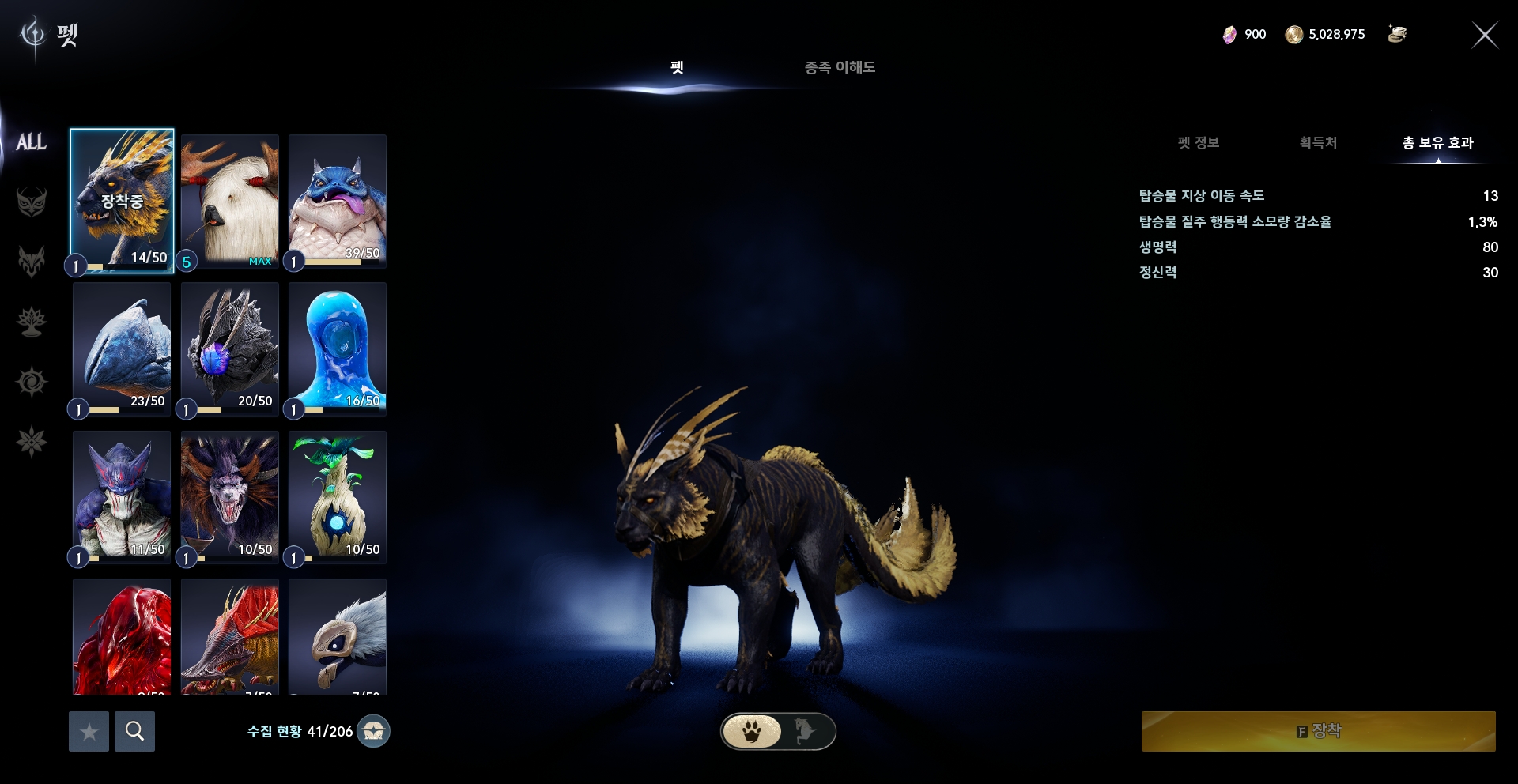Choose the tree spirit pet with blue orb
The width and height of the screenshot is (1518, 784).
338,496
